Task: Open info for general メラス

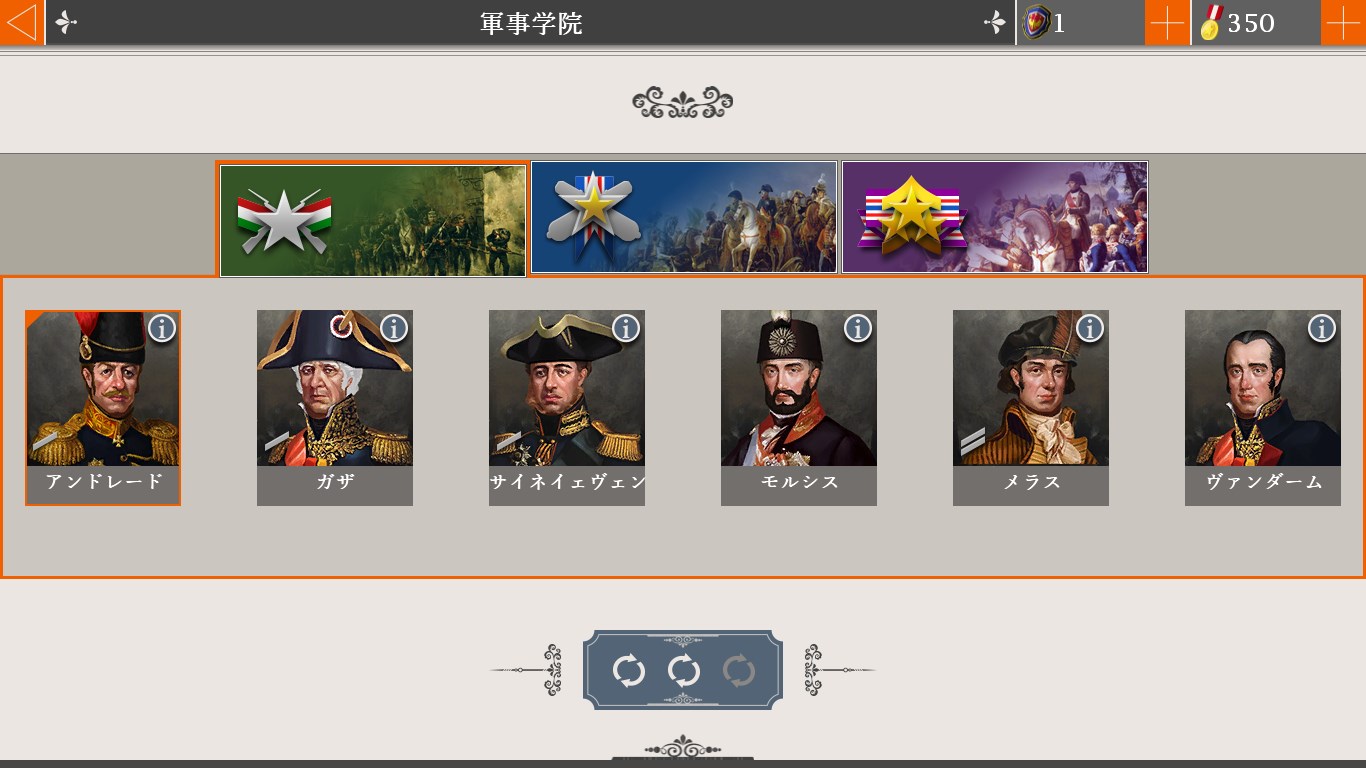Action: (1088, 327)
